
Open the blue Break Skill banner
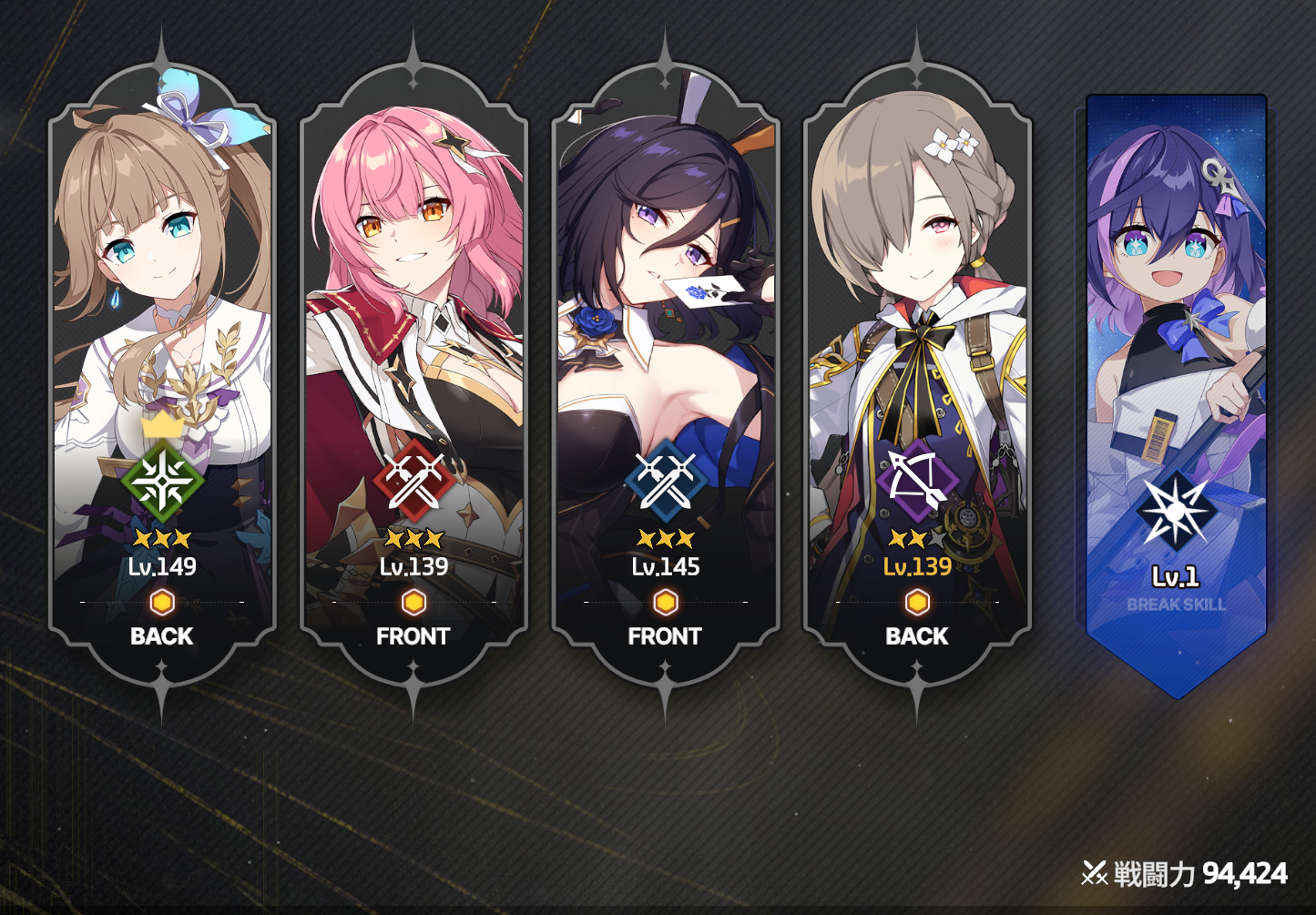point(1176,382)
